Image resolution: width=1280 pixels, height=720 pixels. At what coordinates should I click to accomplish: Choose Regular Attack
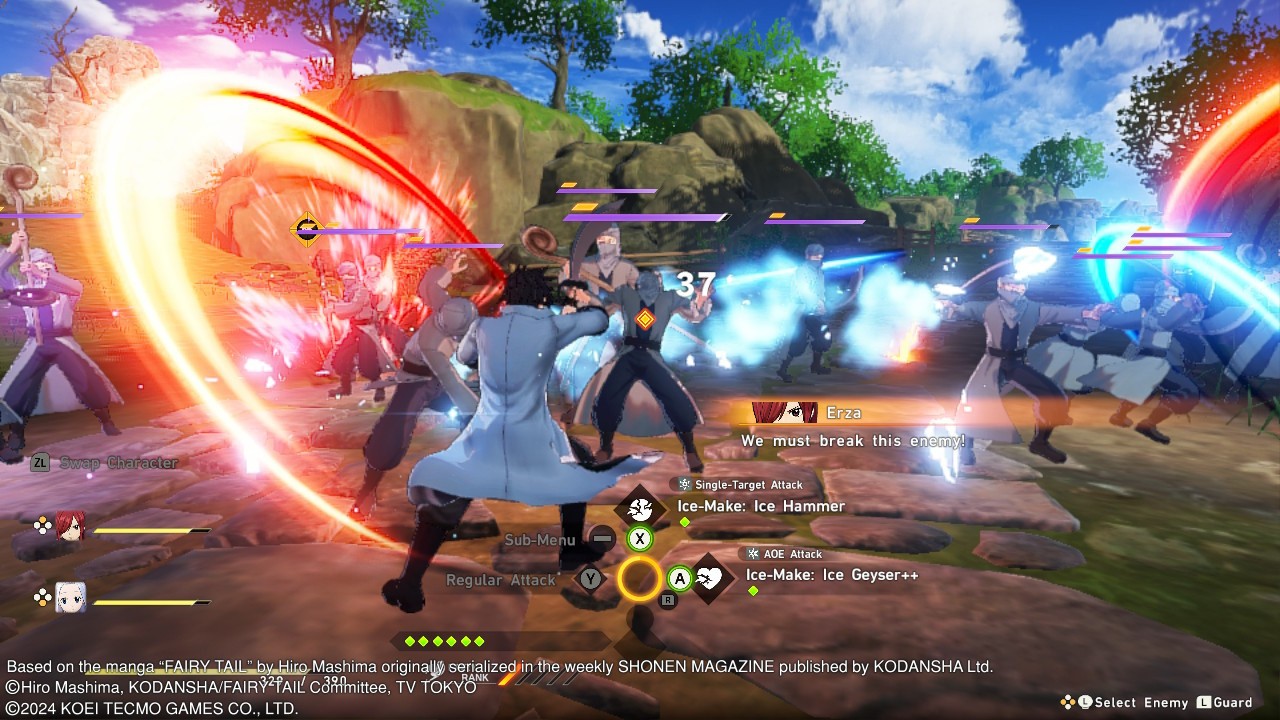[x=500, y=580]
